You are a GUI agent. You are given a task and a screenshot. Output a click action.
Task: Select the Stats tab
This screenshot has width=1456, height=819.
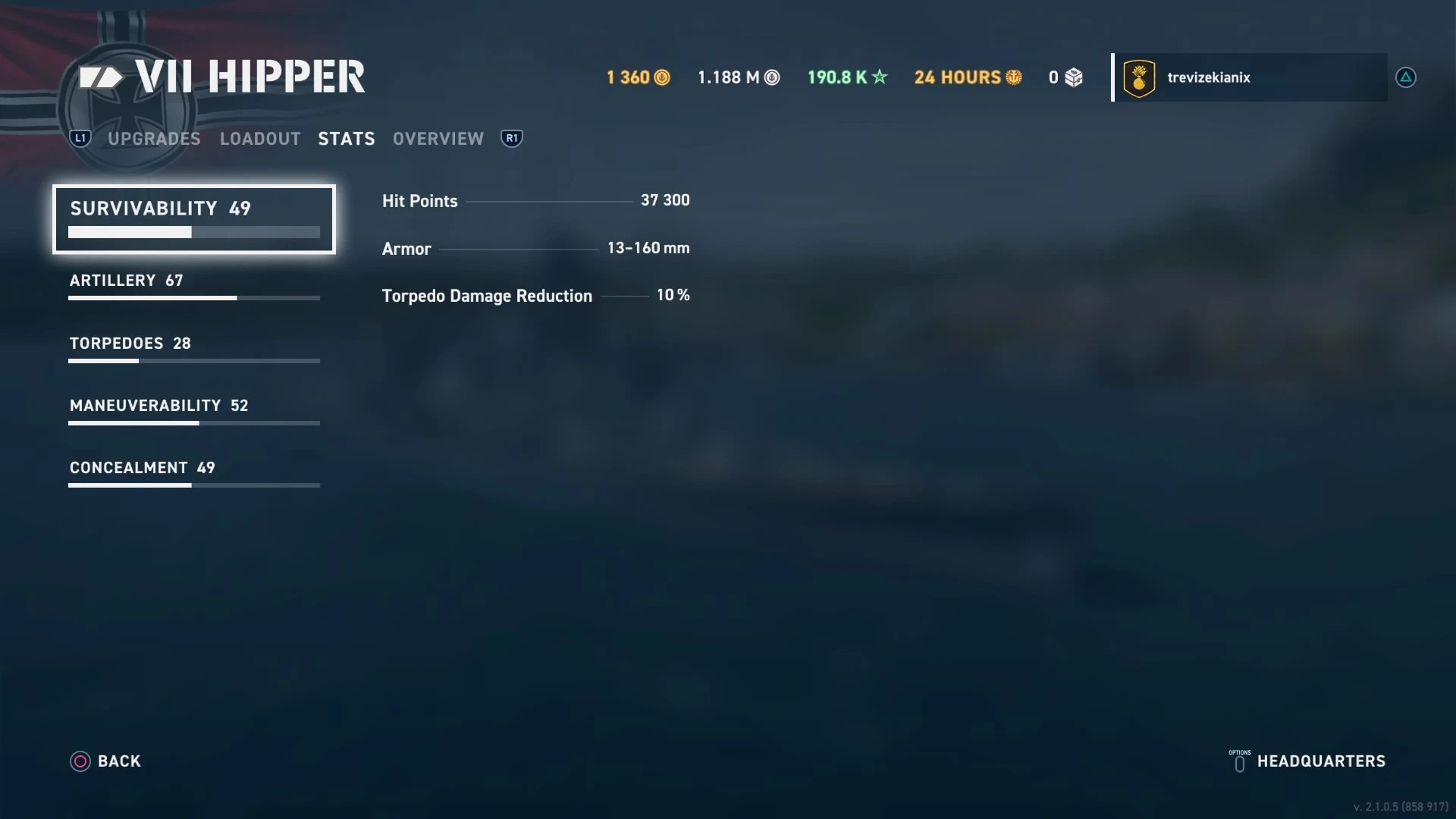pos(347,139)
